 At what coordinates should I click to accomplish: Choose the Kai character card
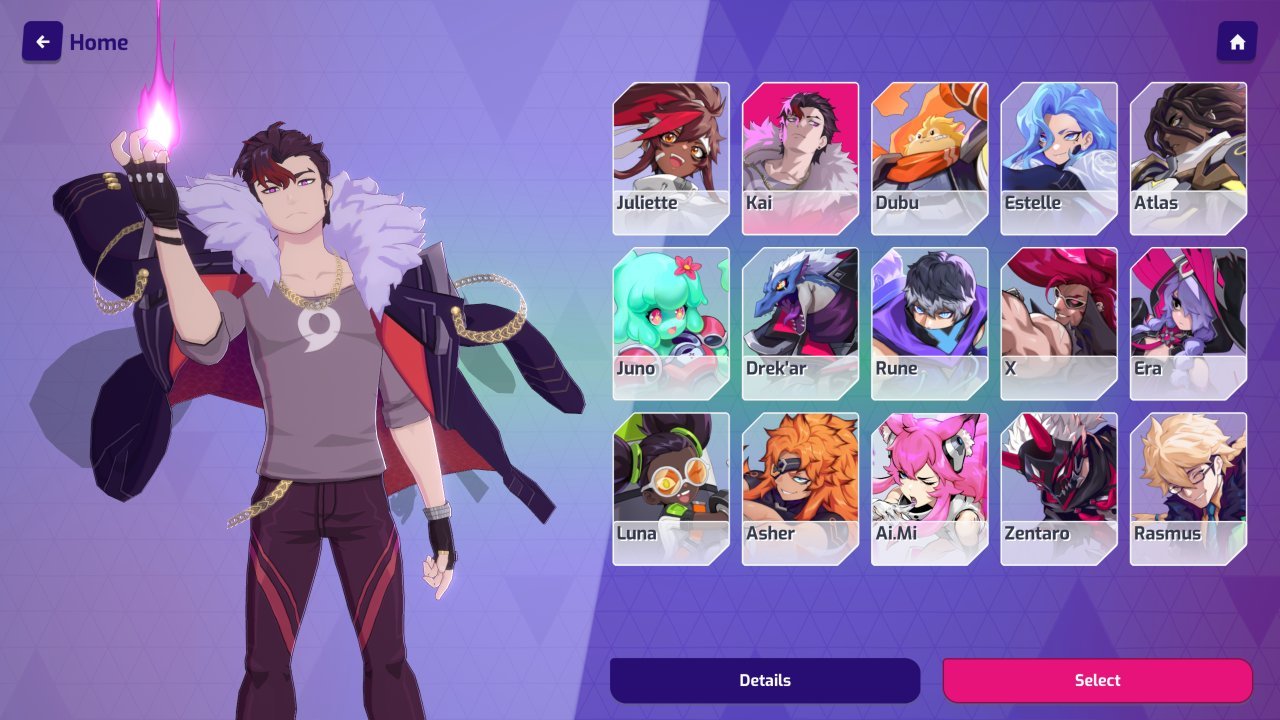pos(800,158)
